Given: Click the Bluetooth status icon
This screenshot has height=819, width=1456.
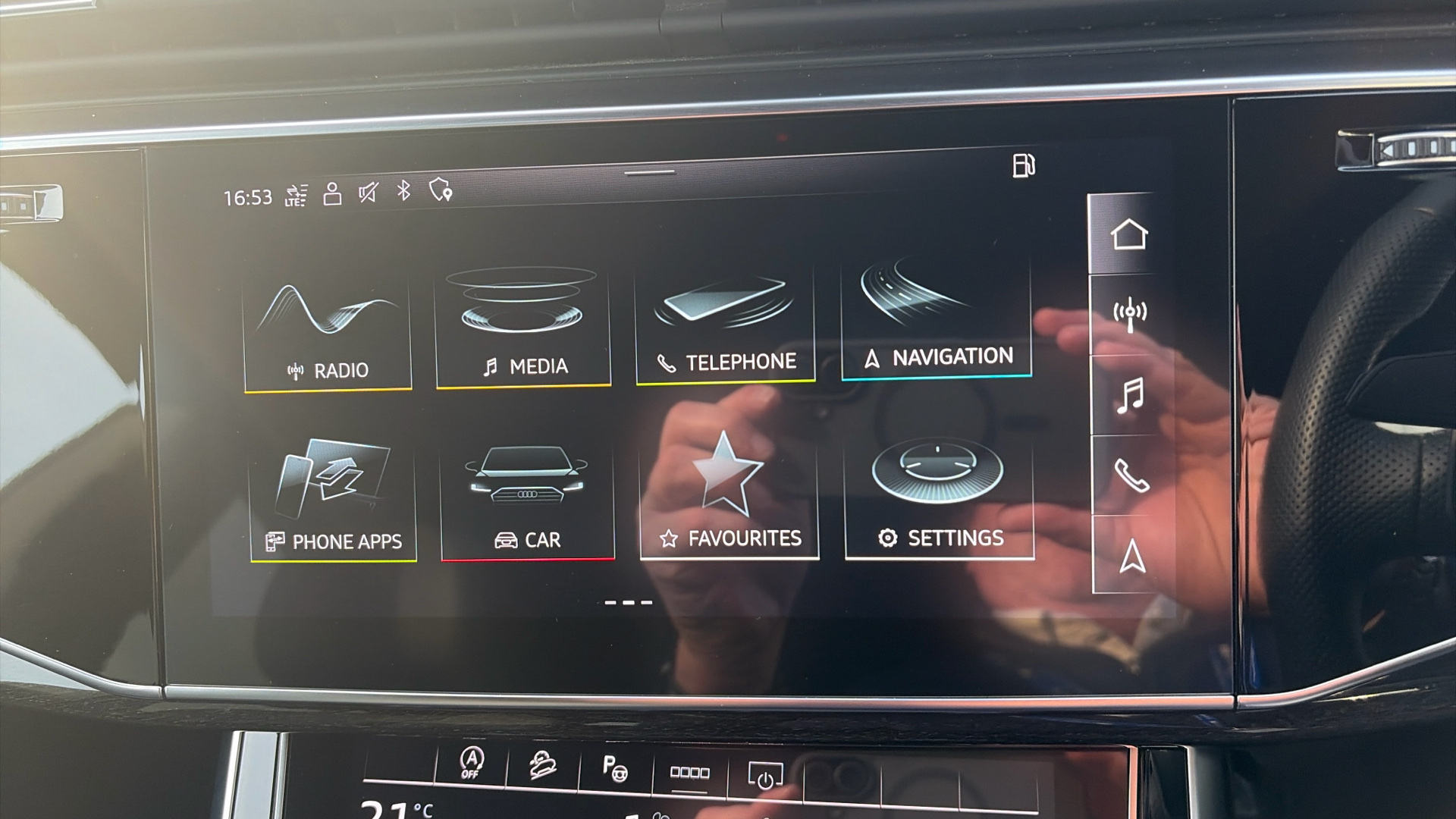Looking at the screenshot, I should pyautogui.click(x=403, y=191).
